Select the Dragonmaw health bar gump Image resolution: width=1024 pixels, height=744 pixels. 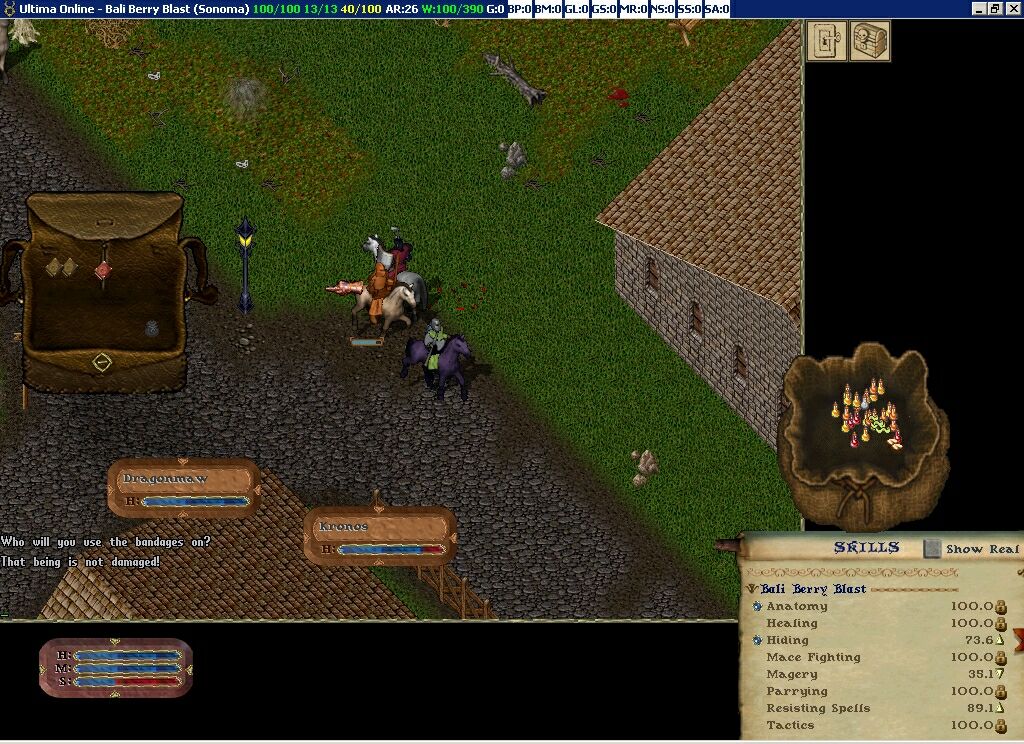(184, 488)
